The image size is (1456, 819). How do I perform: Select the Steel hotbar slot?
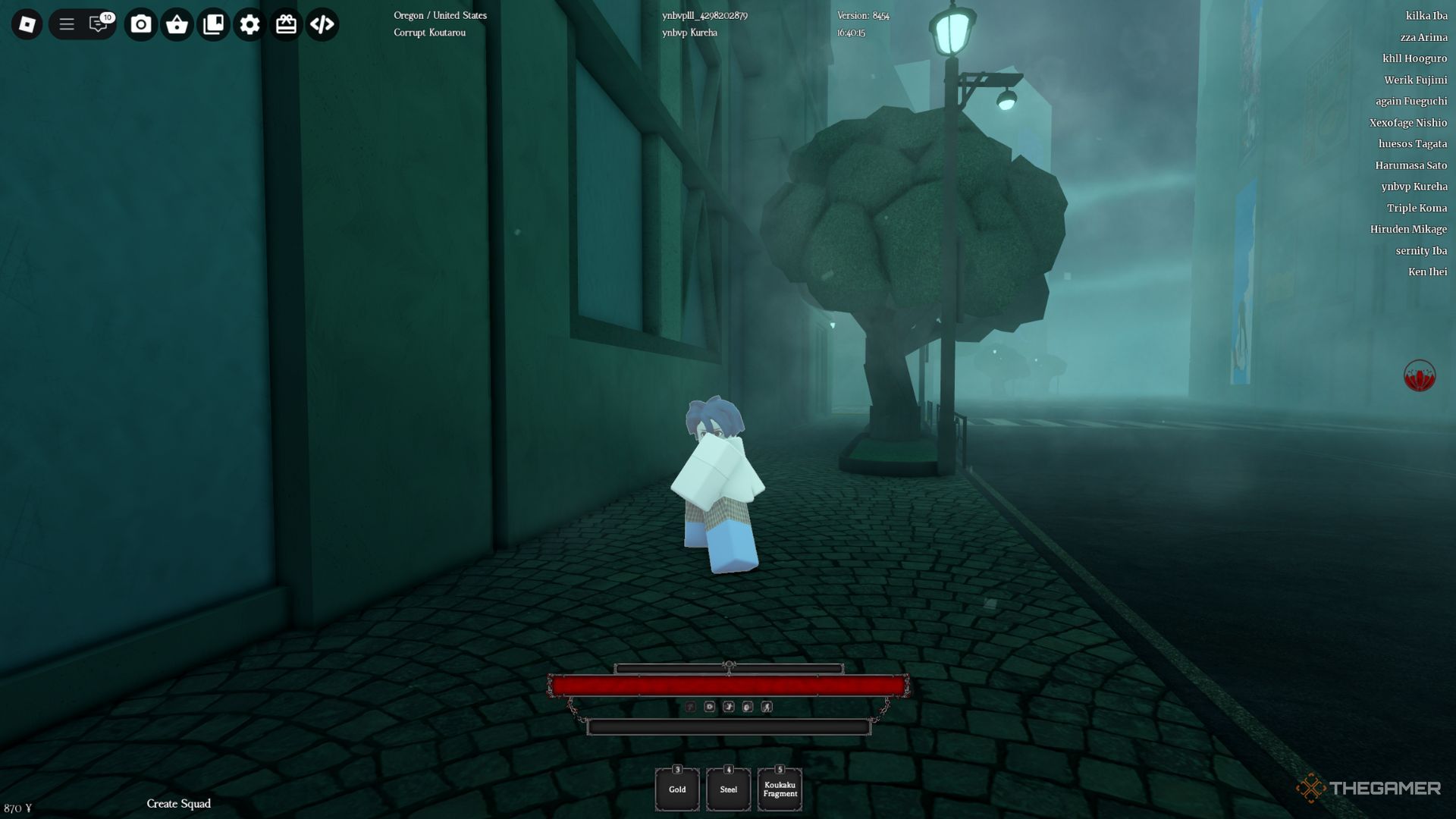728,789
